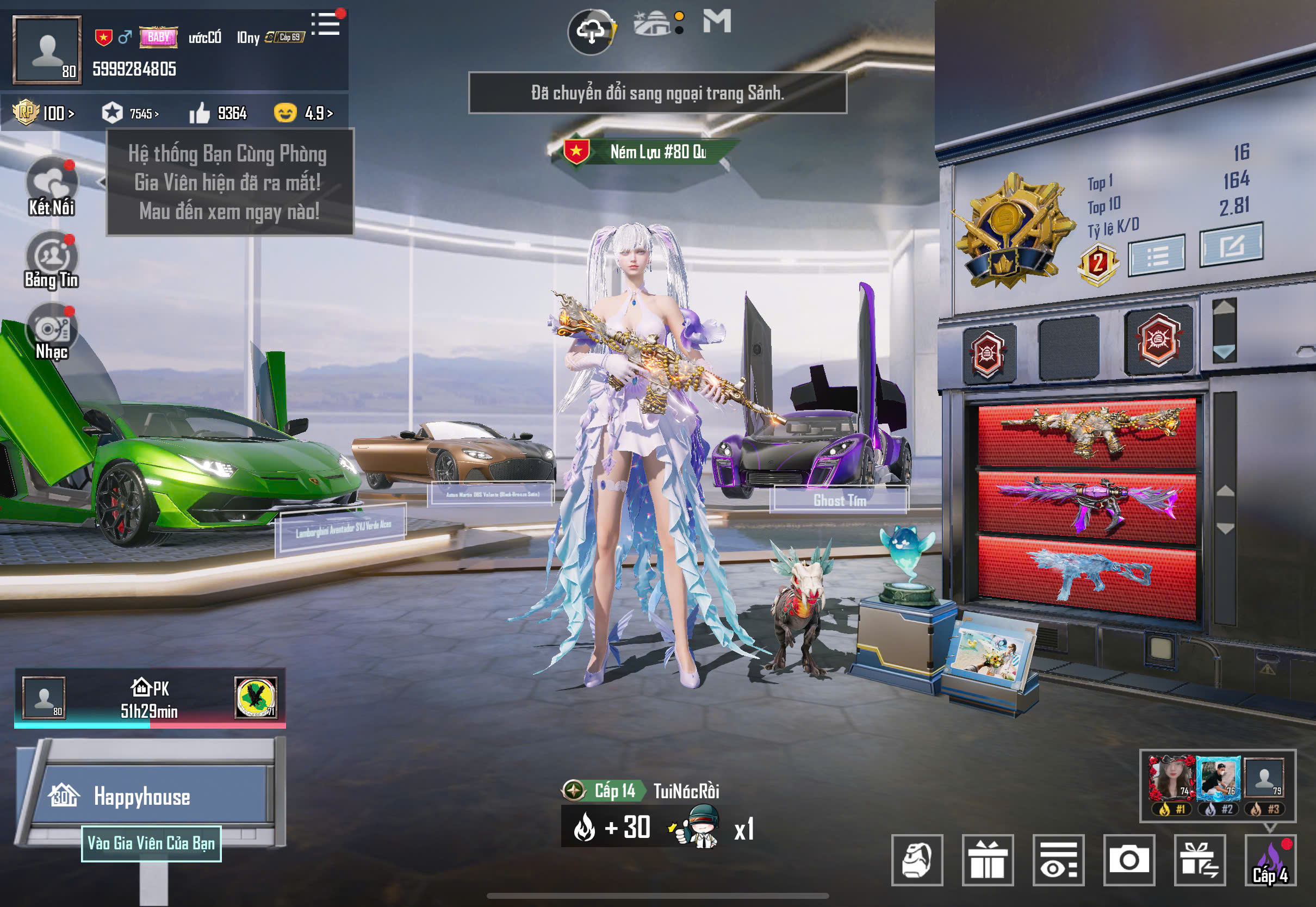Viewport: 1316px width, 907px height.
Task: Enter Happyhouse via Vào Gia Viên Của Bạn
Action: click(x=151, y=843)
